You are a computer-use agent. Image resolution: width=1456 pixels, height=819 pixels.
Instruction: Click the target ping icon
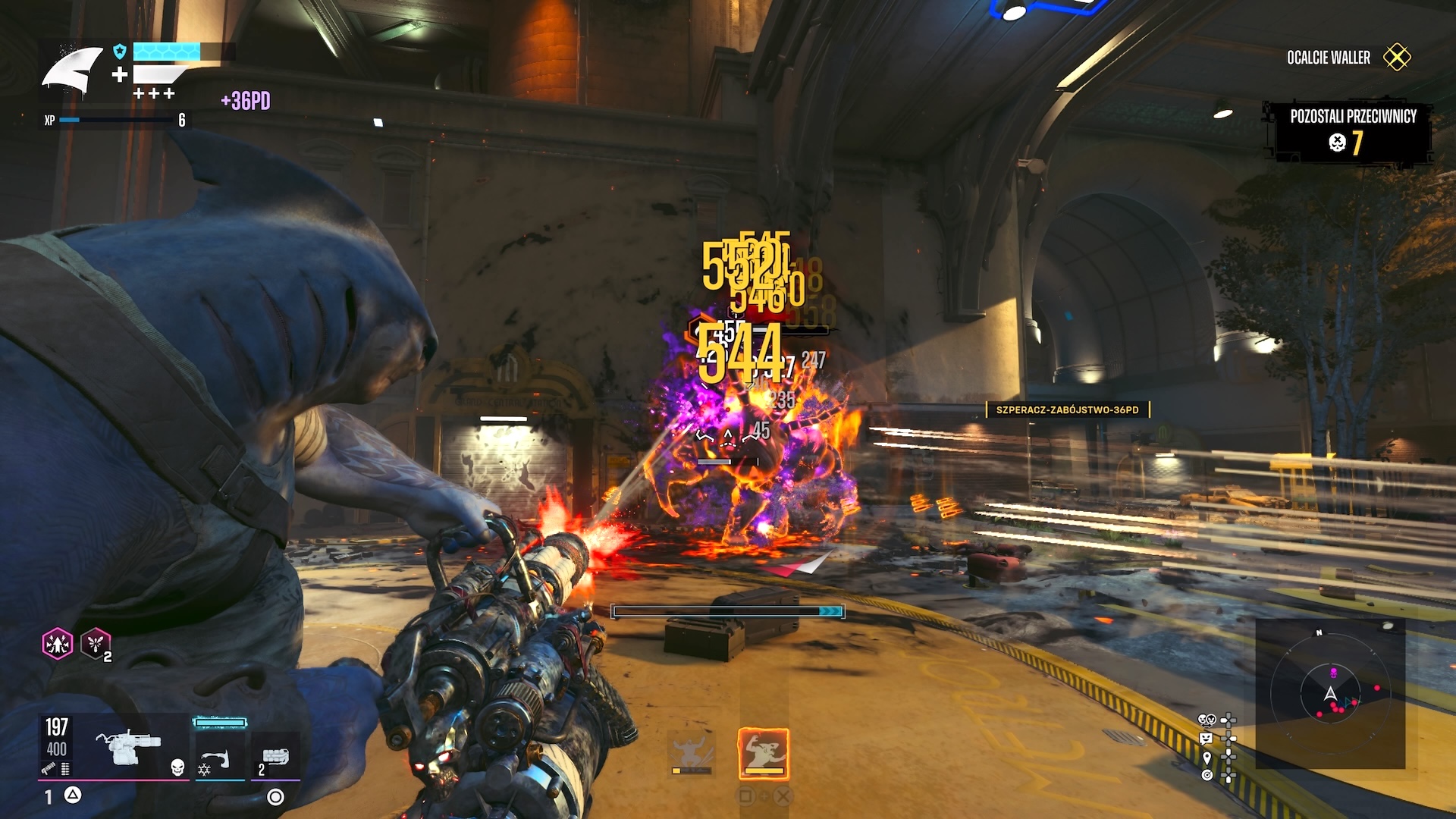tap(1207, 775)
